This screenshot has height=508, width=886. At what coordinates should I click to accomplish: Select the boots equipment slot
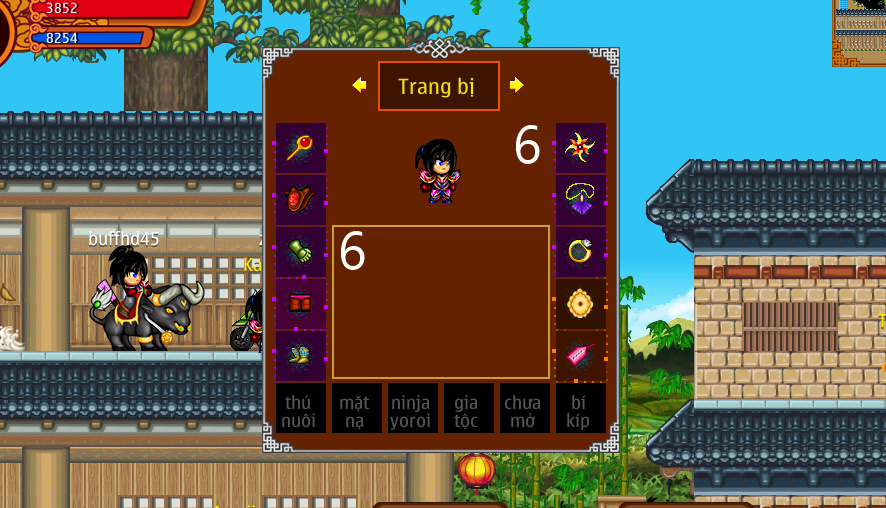pyautogui.click(x=301, y=356)
